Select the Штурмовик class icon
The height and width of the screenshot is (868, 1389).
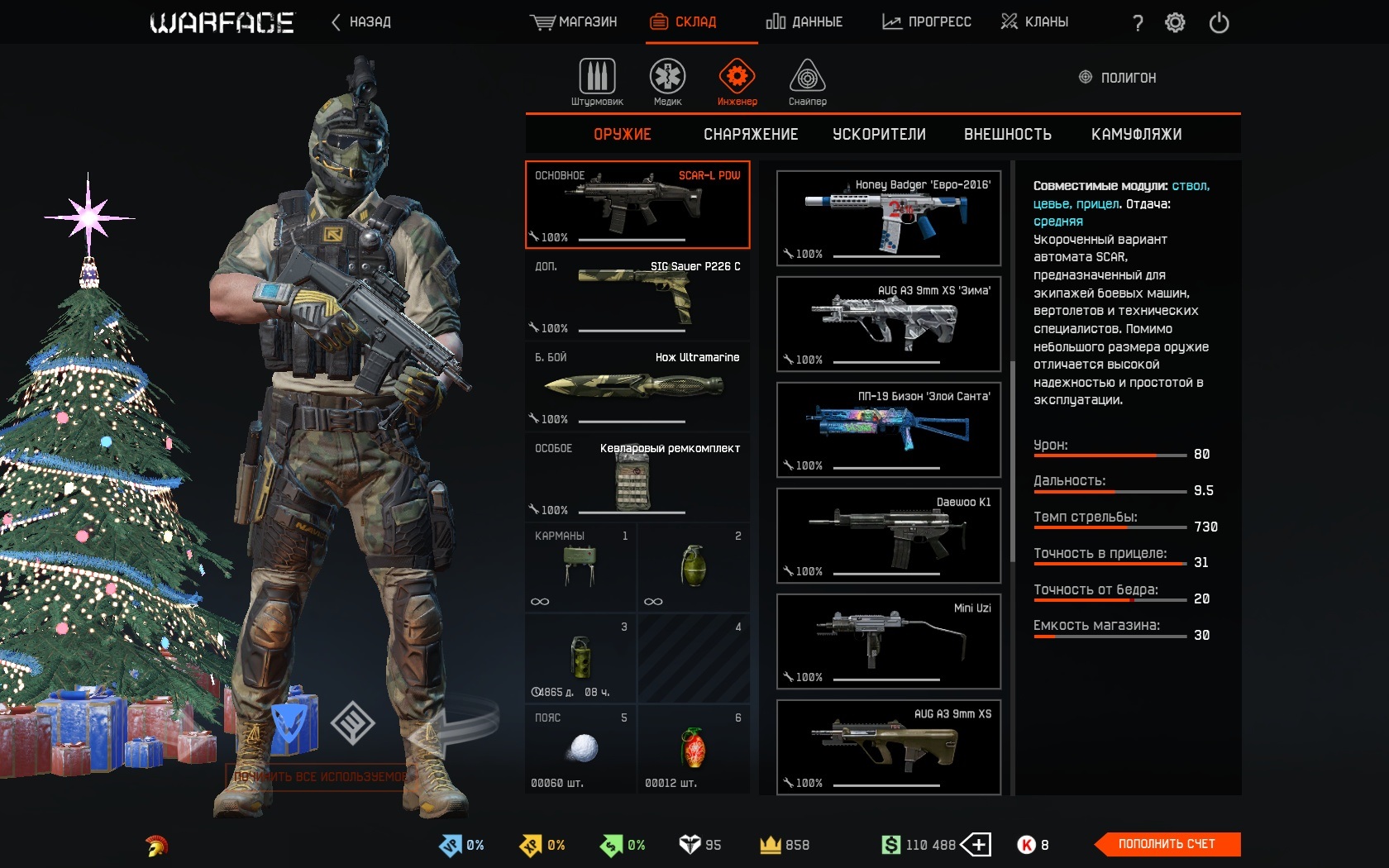point(598,79)
